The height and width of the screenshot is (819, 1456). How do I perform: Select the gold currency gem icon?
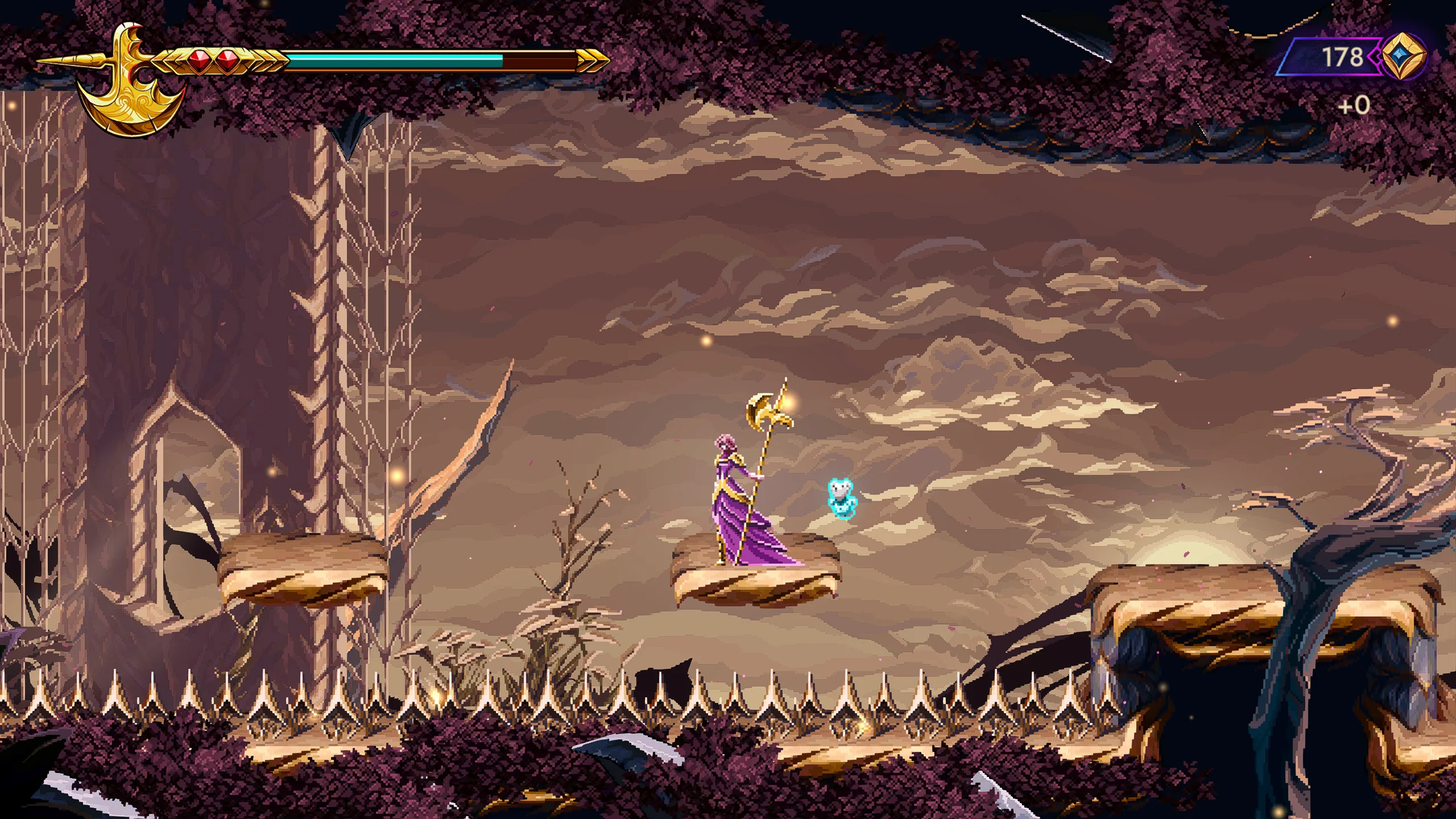[1404, 57]
